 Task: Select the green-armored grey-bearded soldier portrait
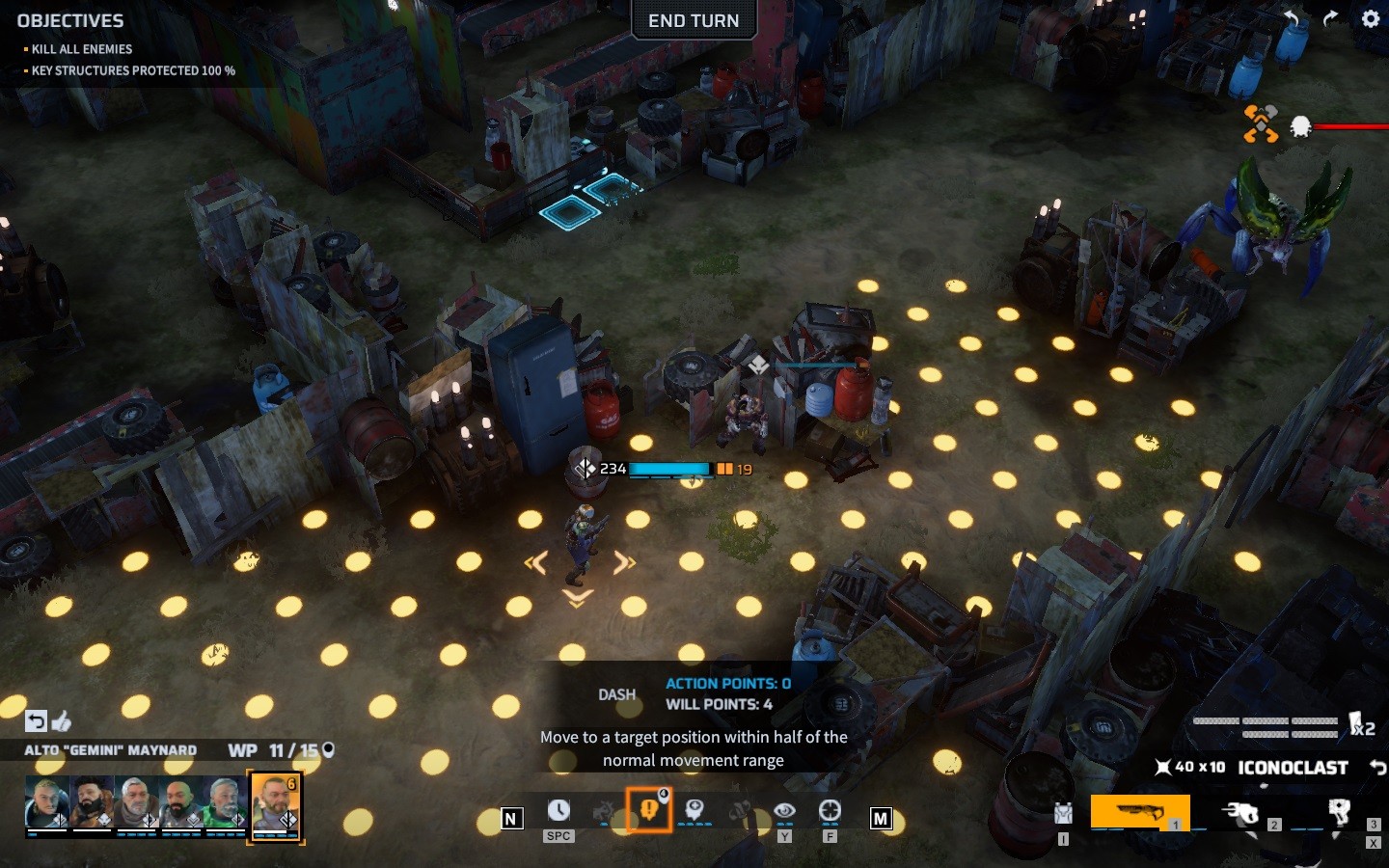[225, 802]
